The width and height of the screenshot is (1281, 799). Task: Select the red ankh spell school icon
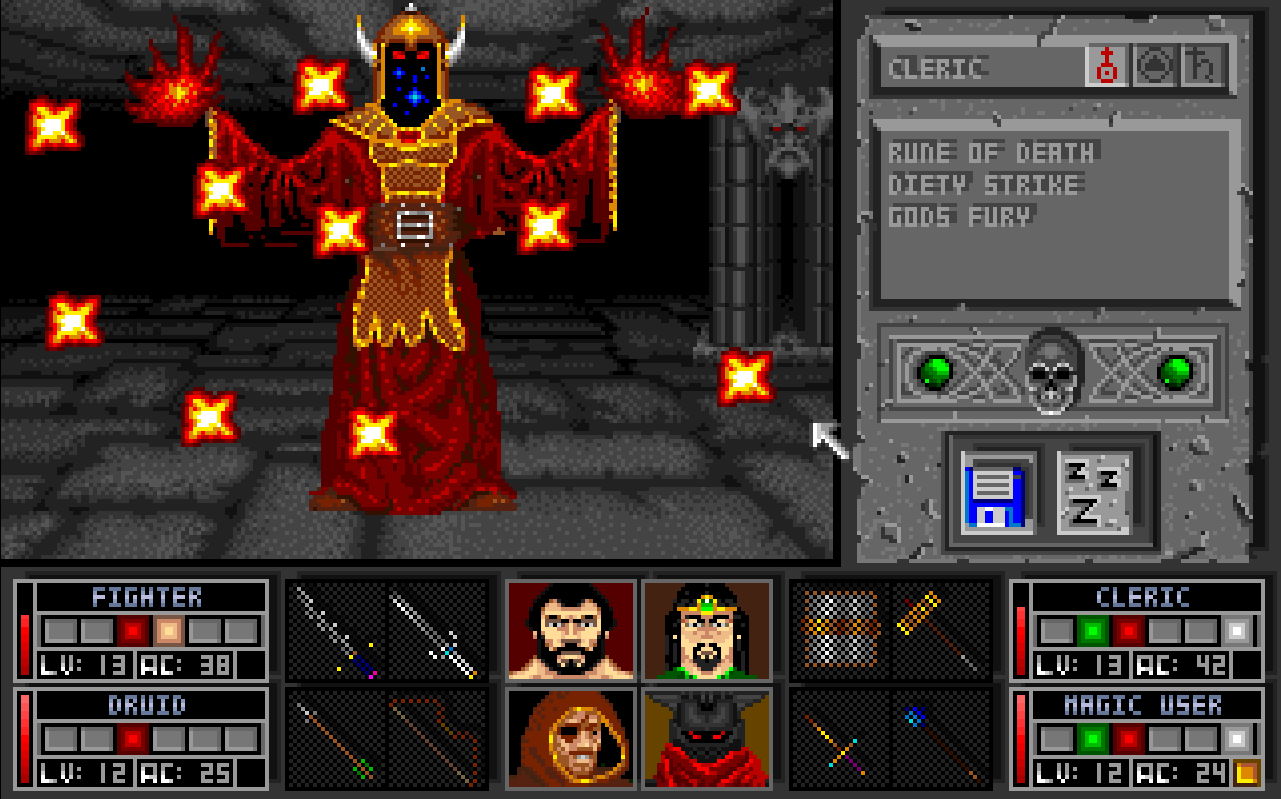coord(1108,68)
